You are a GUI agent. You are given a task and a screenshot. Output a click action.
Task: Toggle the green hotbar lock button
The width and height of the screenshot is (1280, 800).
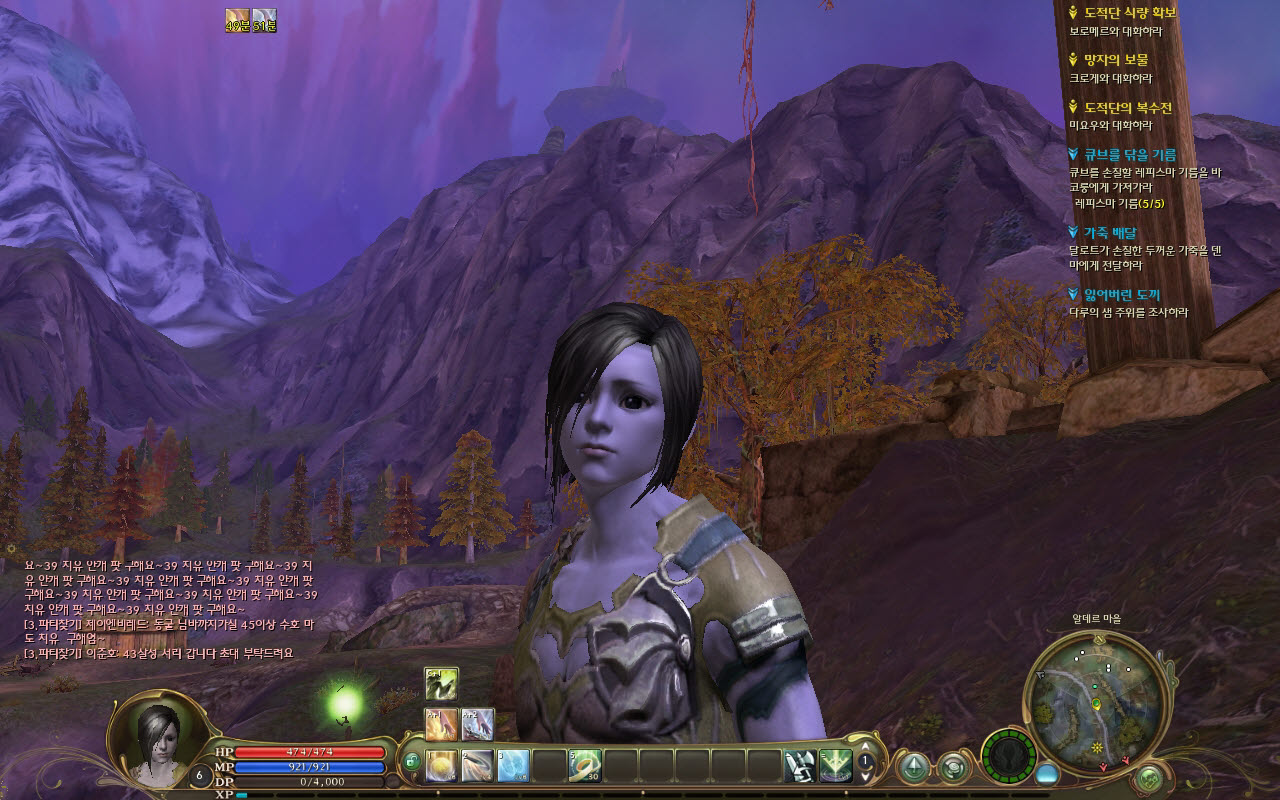pos(411,763)
